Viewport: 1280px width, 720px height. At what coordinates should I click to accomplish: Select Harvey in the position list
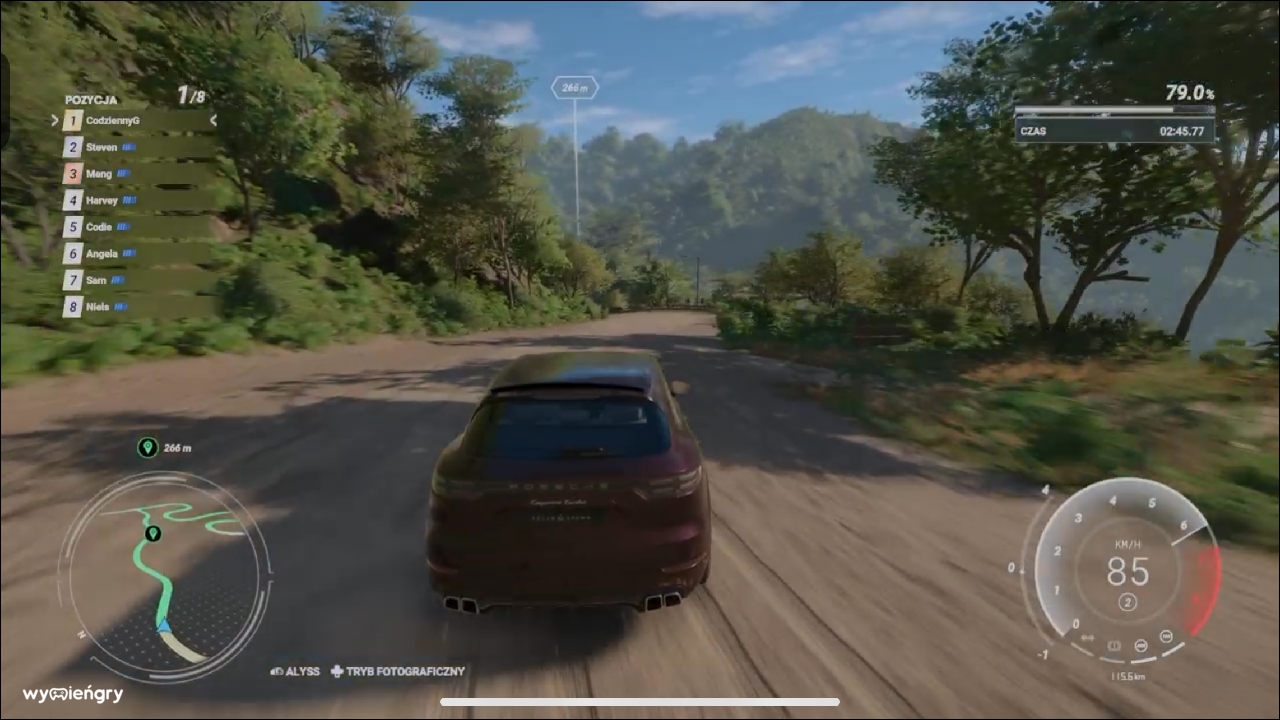click(135, 200)
